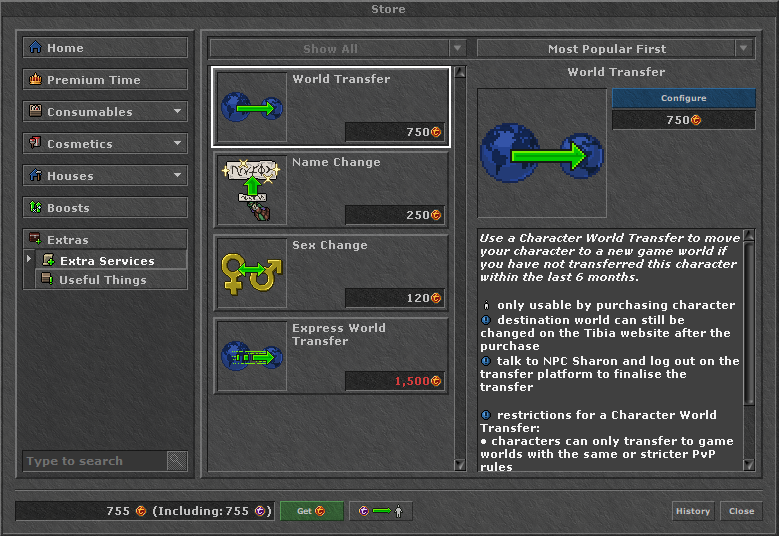View purchase History
The image size is (779, 536).
pos(692,511)
